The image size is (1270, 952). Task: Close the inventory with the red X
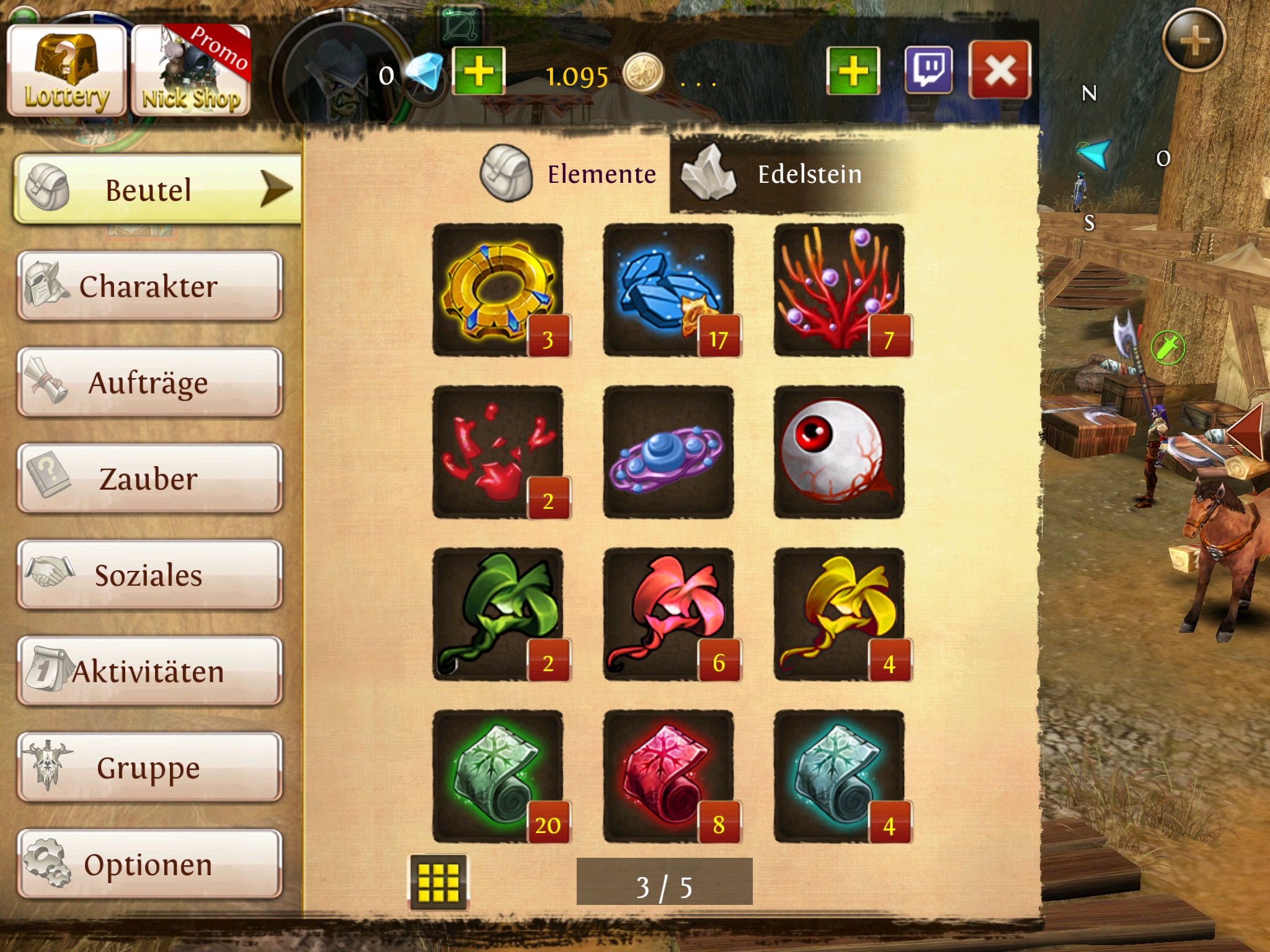[999, 70]
